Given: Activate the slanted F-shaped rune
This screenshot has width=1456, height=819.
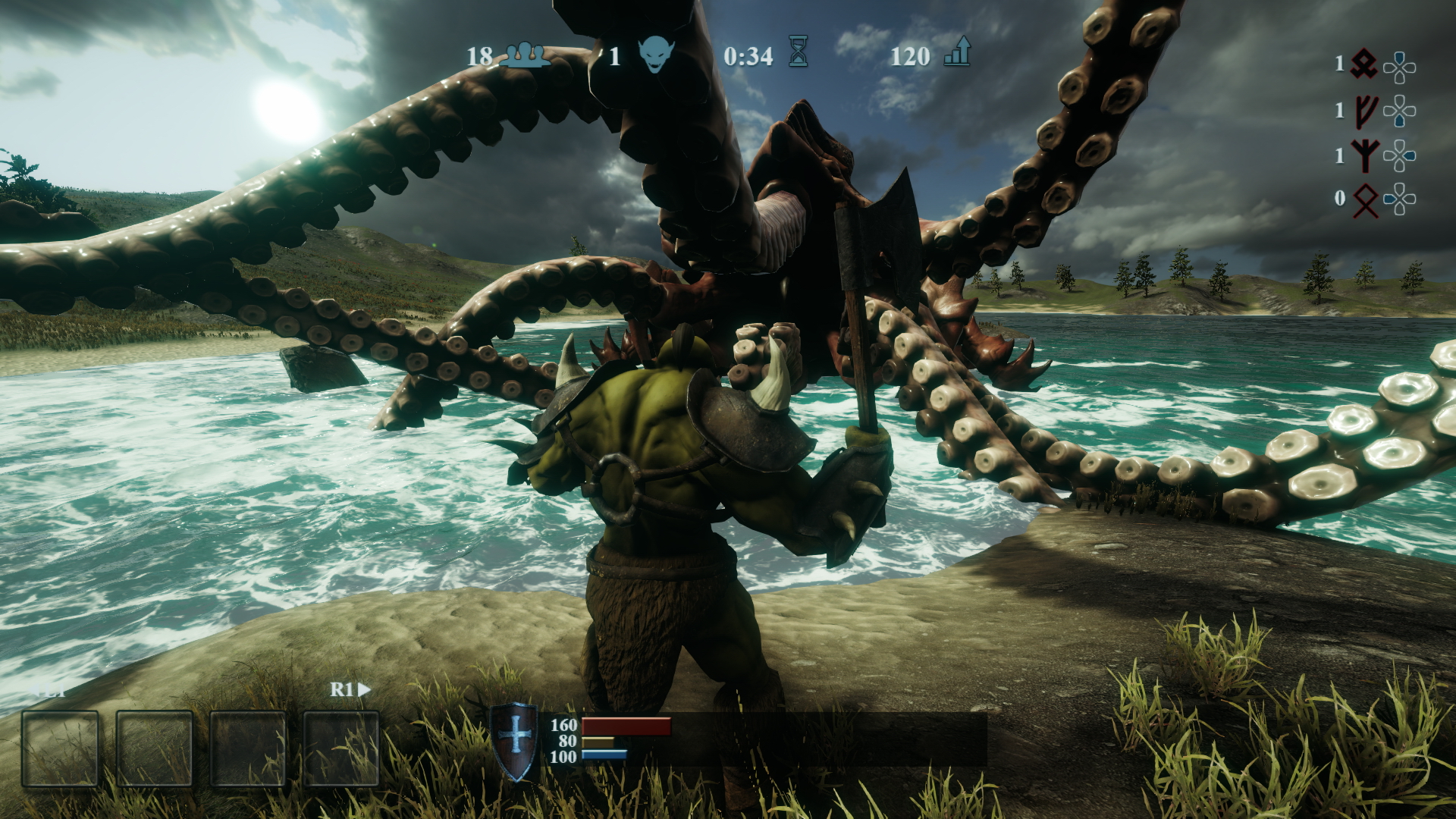Looking at the screenshot, I should [1365, 111].
